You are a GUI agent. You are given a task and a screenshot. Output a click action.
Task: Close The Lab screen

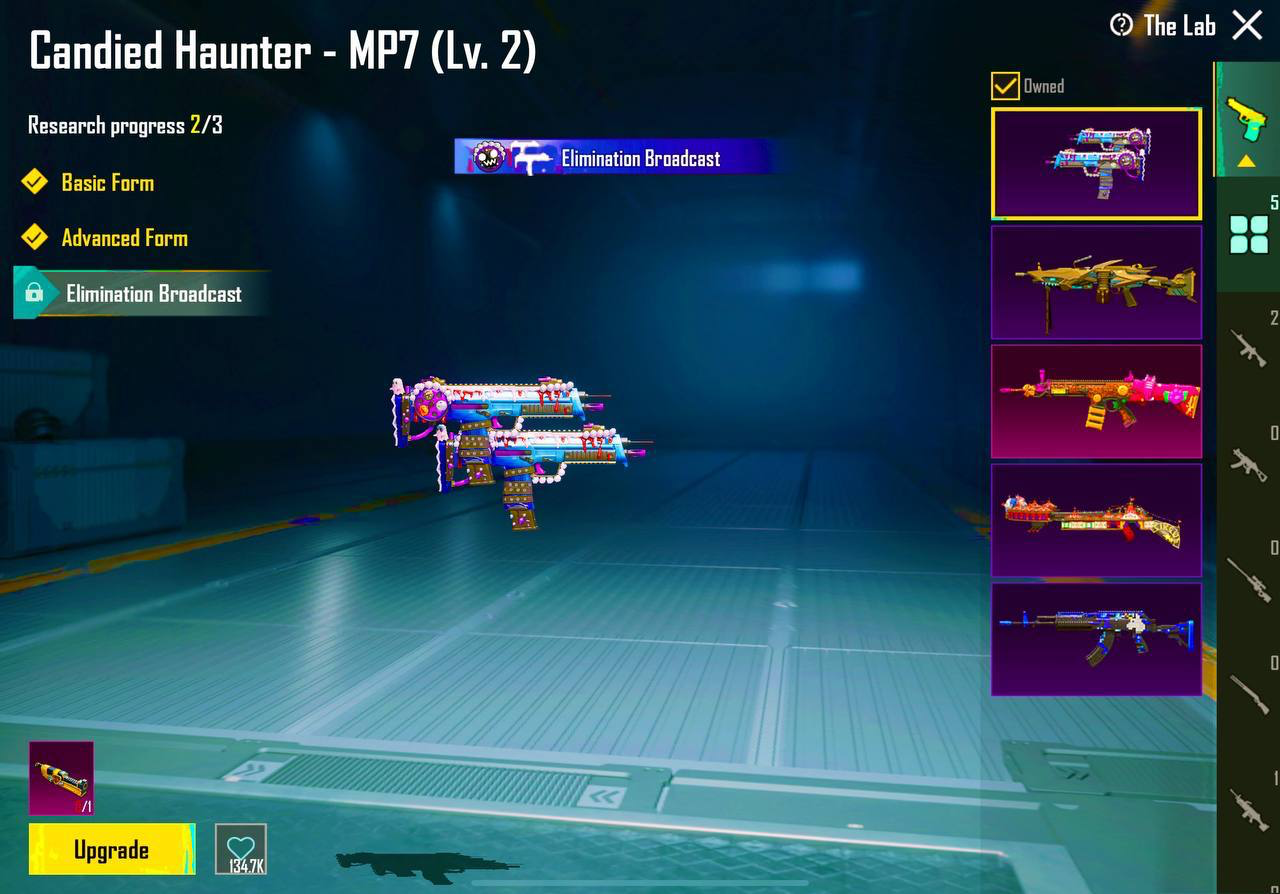1247,25
